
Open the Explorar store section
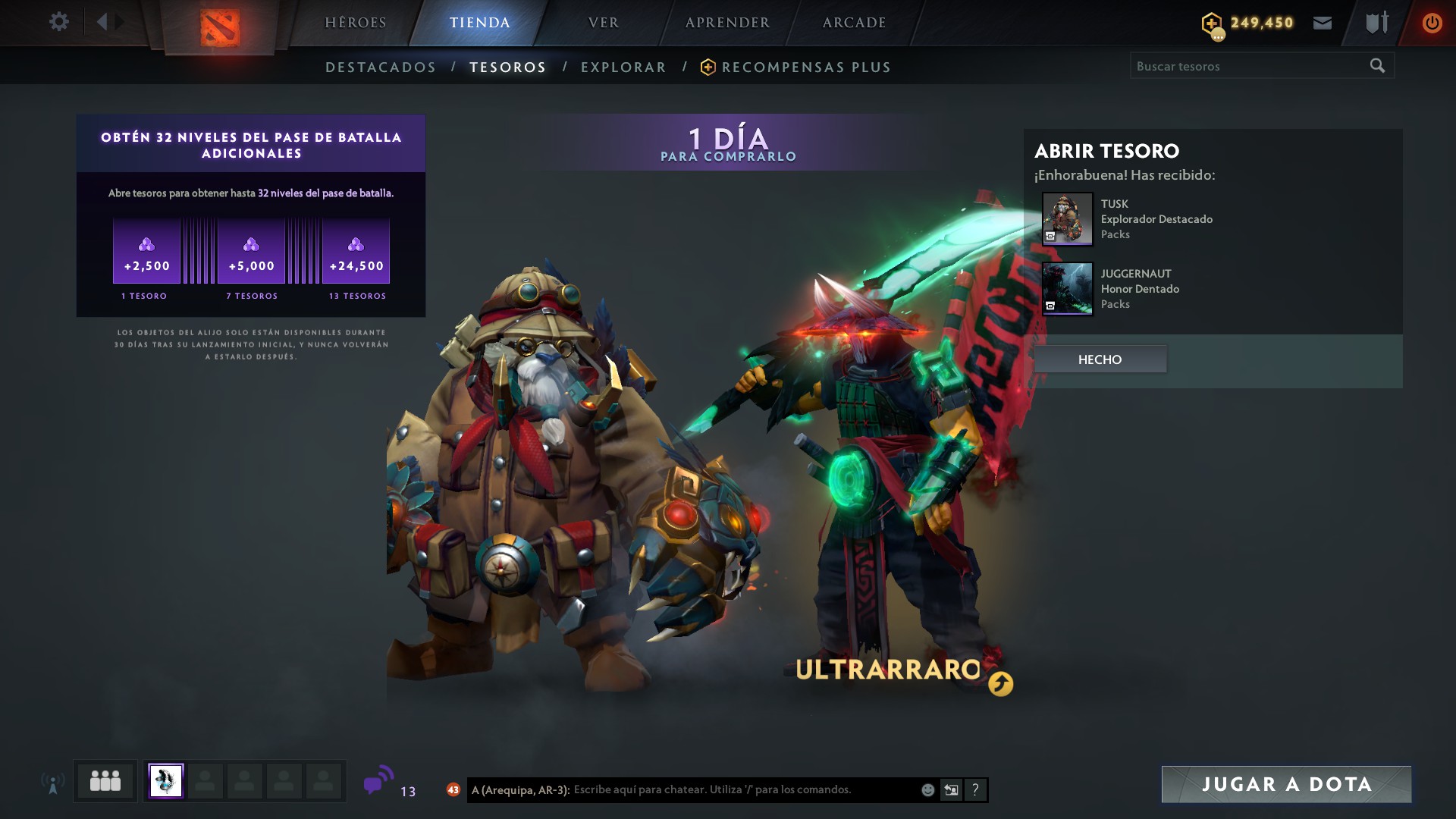tap(623, 67)
